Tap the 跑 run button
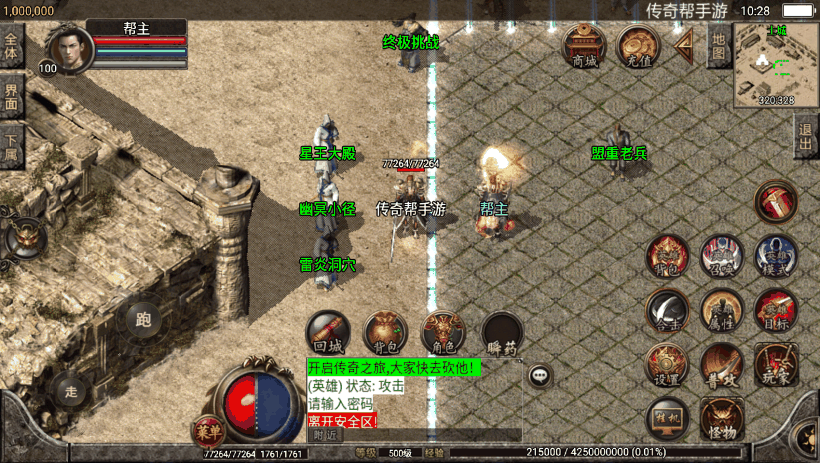 (x=144, y=320)
